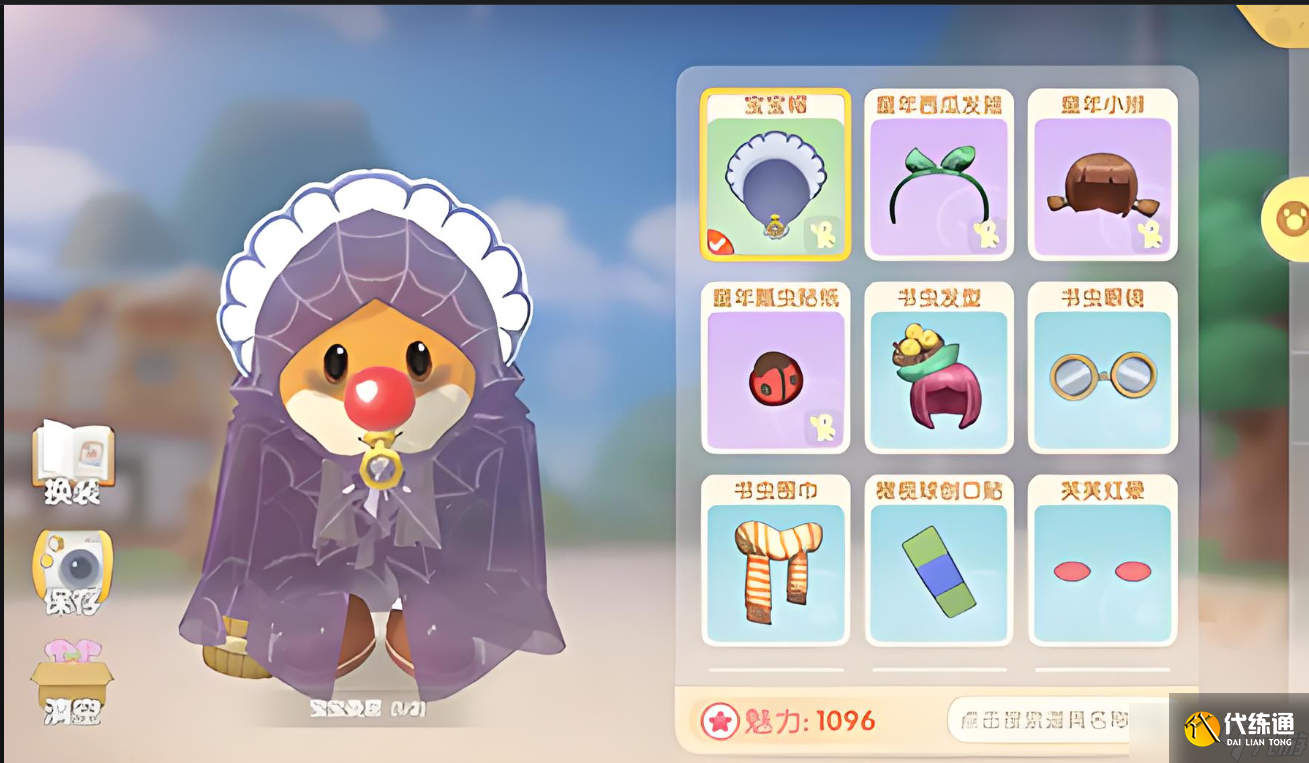Click the paw icon on the 书虫眼镜 card
The width and height of the screenshot is (1309, 763).
1150,427
